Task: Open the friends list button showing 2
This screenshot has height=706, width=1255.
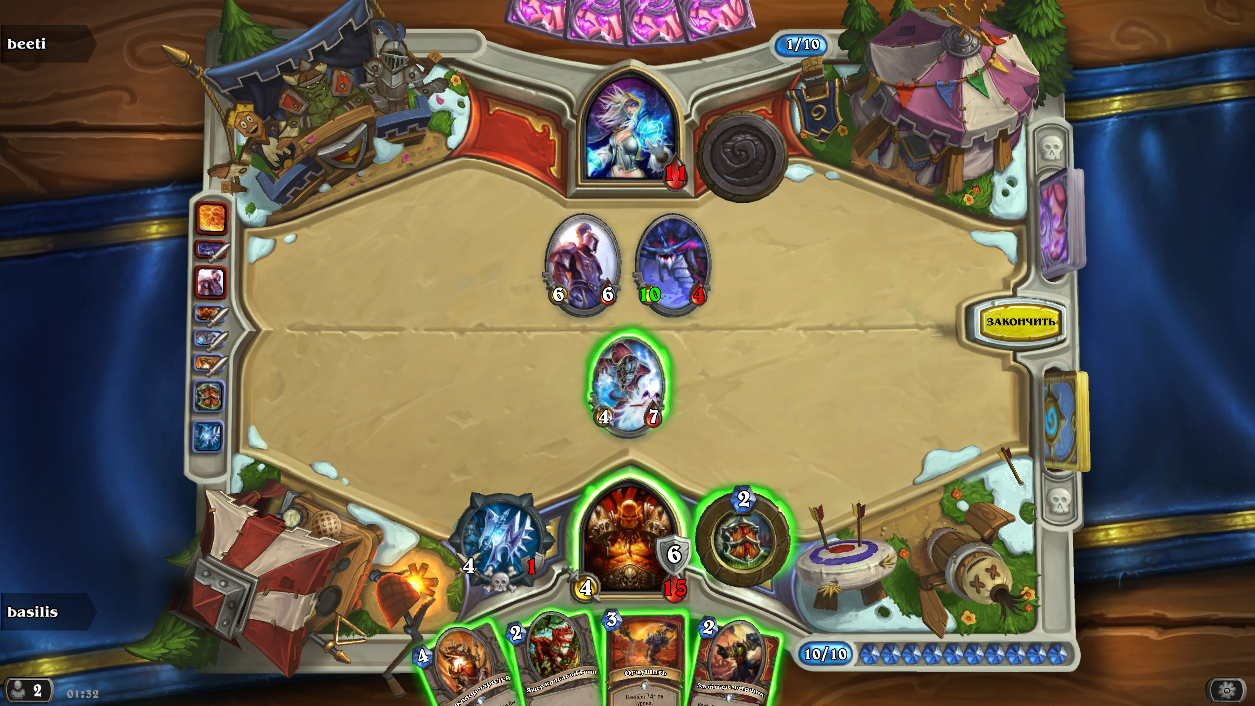Action: coord(27,690)
